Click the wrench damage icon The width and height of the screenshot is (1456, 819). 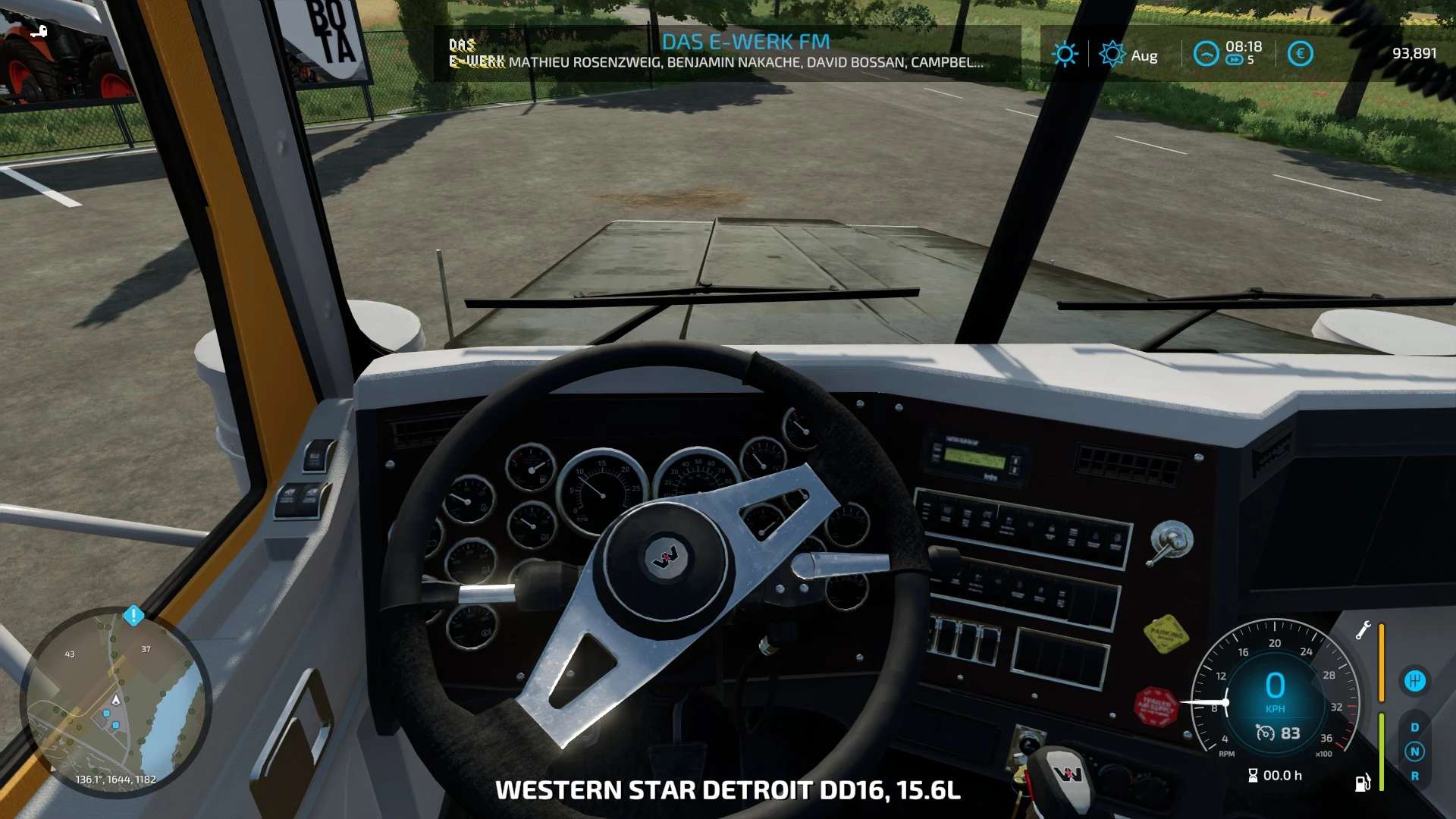(x=1363, y=630)
